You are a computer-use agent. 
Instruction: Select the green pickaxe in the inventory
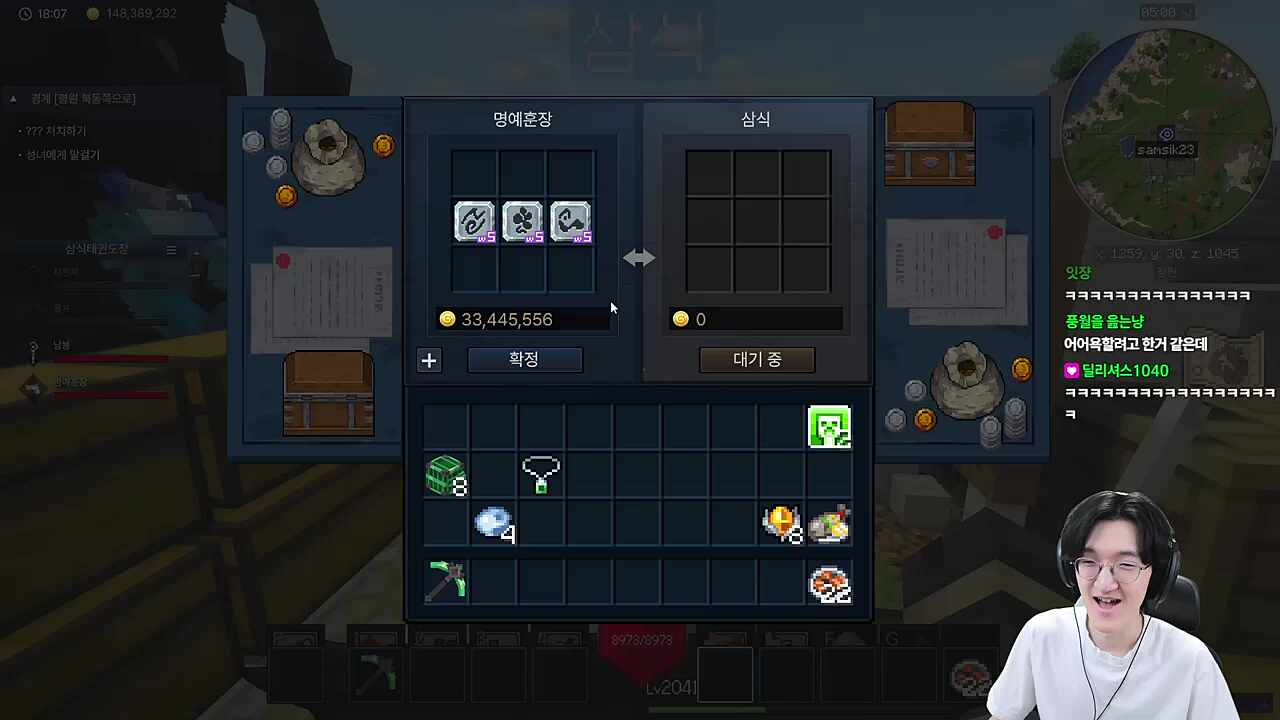445,581
